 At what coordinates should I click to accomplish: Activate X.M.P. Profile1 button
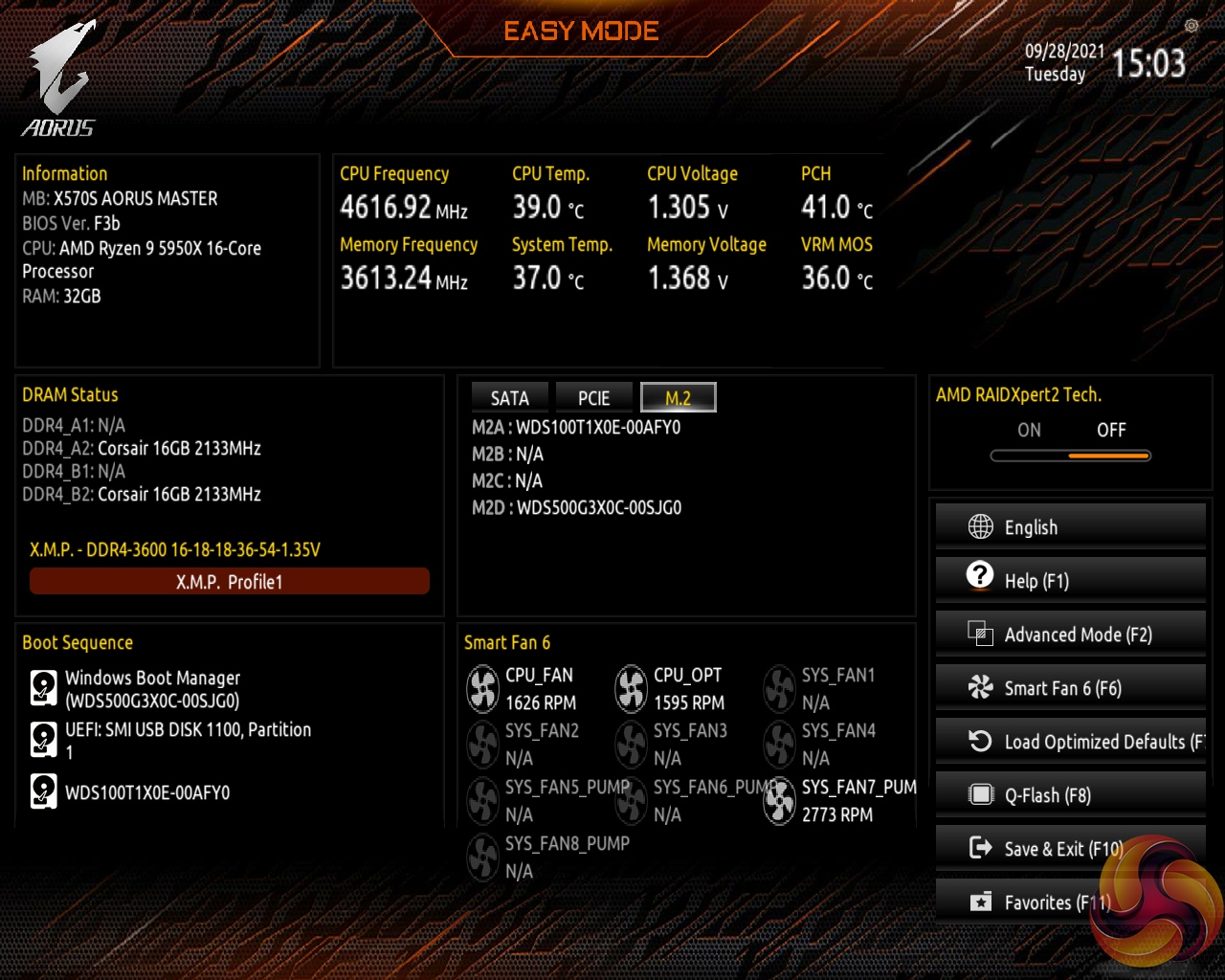[x=230, y=582]
